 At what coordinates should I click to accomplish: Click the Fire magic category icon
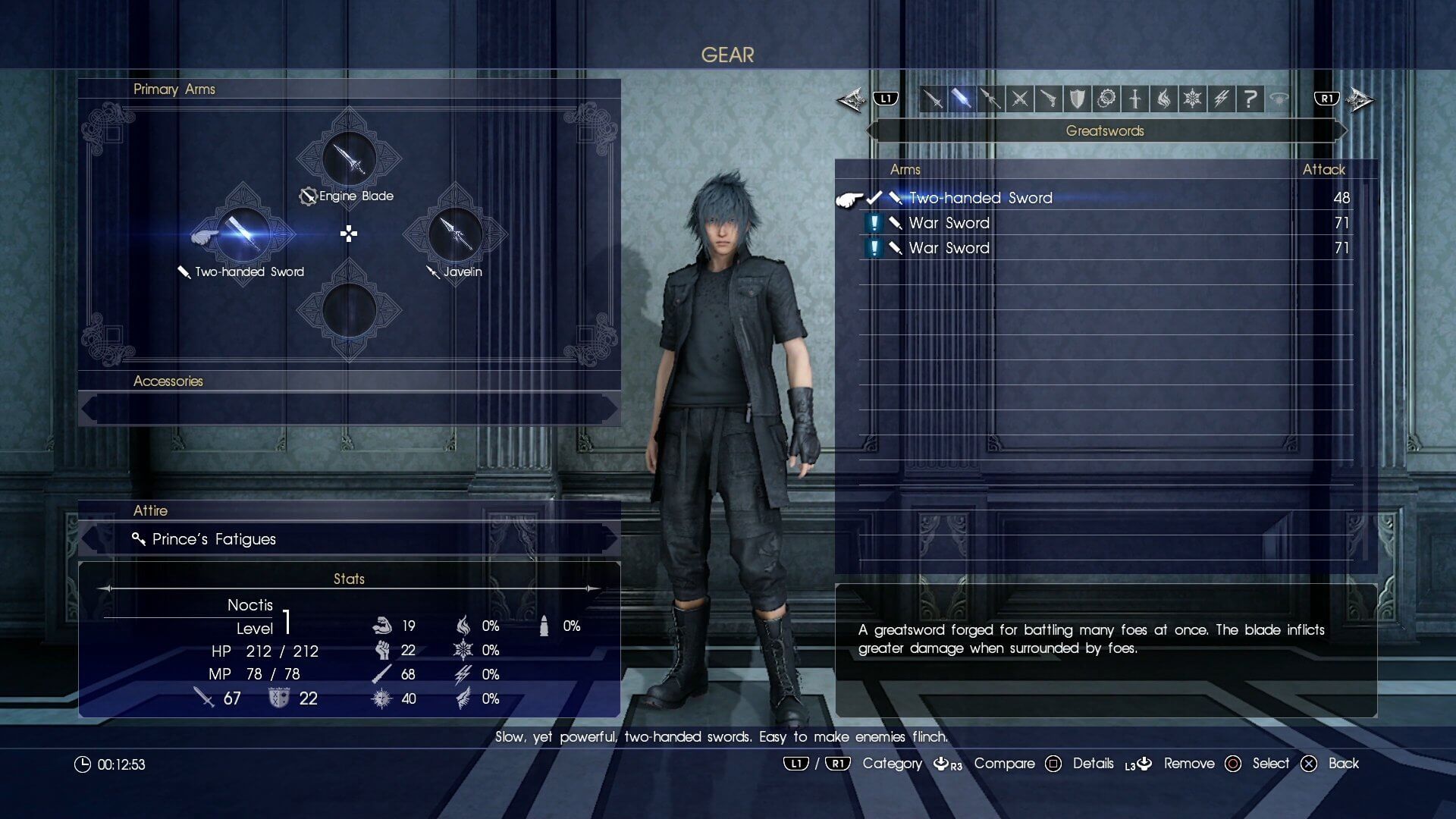[x=1164, y=99]
